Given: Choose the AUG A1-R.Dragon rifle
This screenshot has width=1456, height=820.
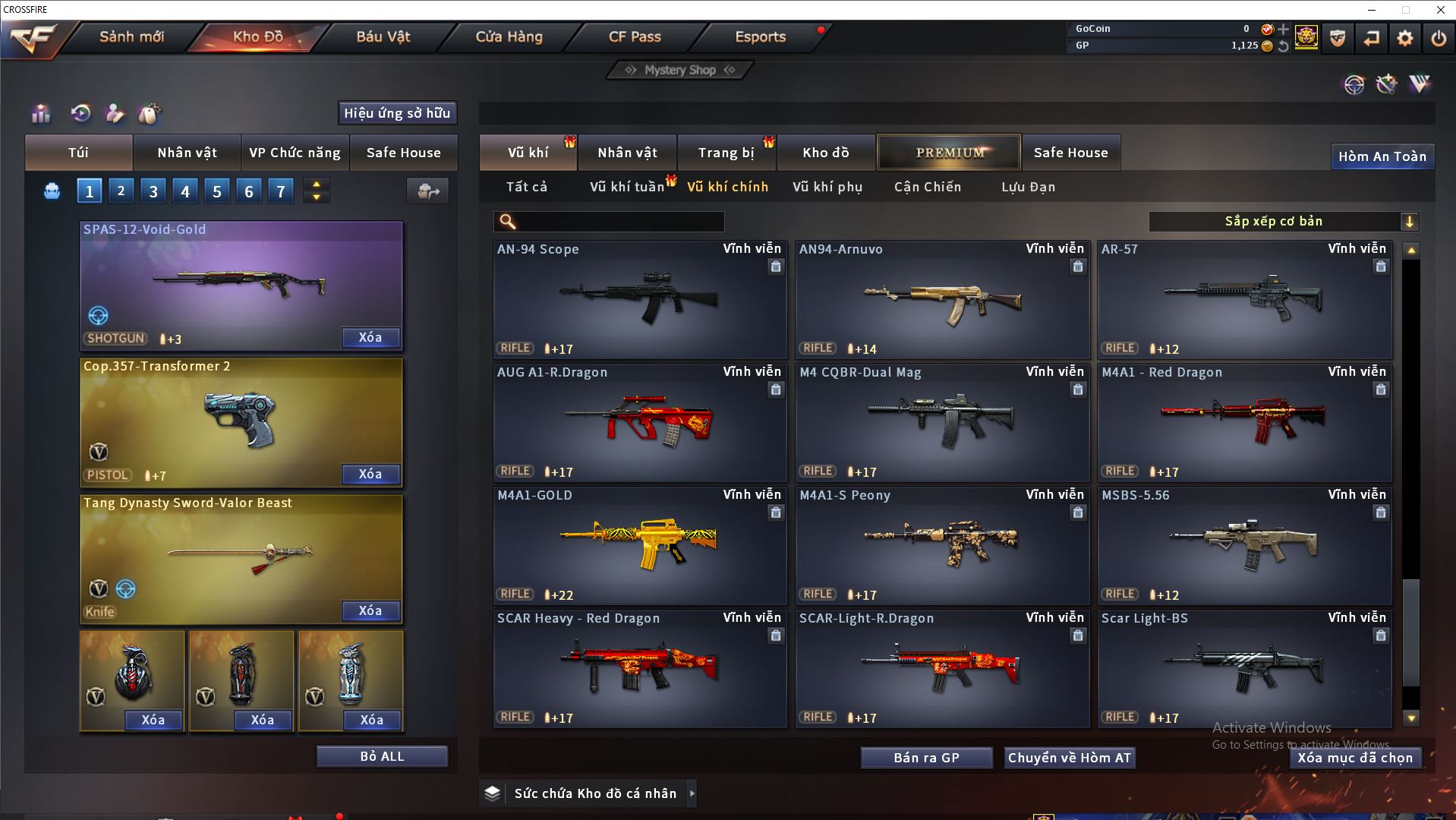Looking at the screenshot, I should coord(640,422).
